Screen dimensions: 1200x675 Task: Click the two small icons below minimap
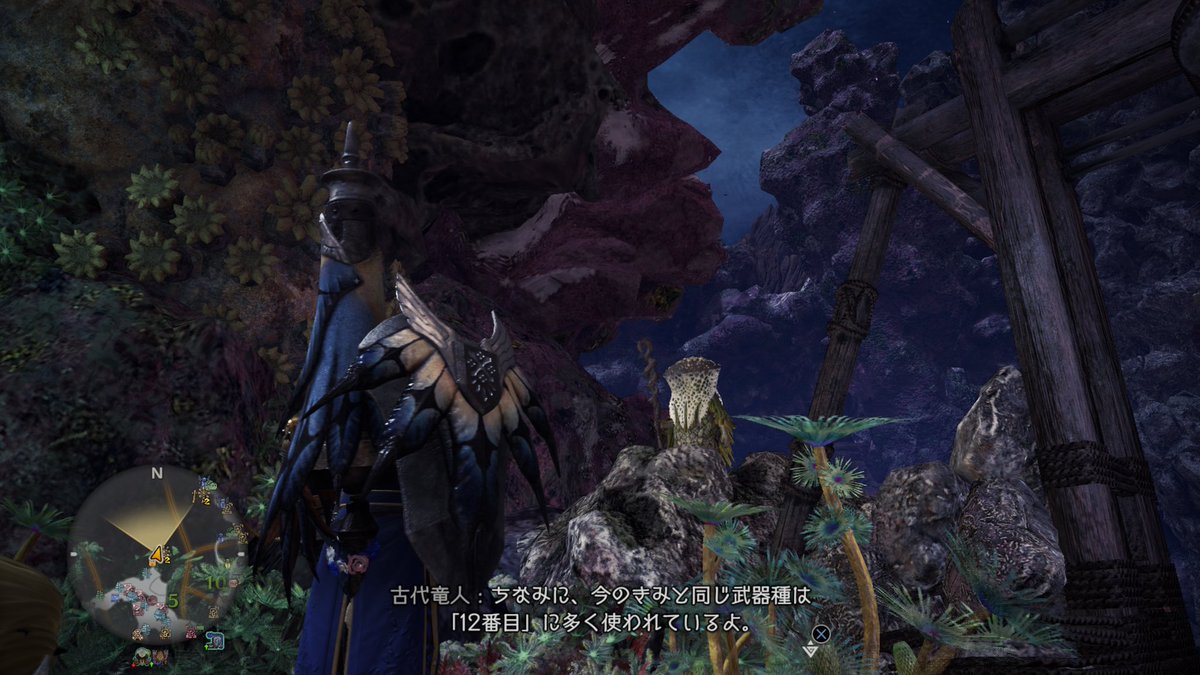[152, 657]
